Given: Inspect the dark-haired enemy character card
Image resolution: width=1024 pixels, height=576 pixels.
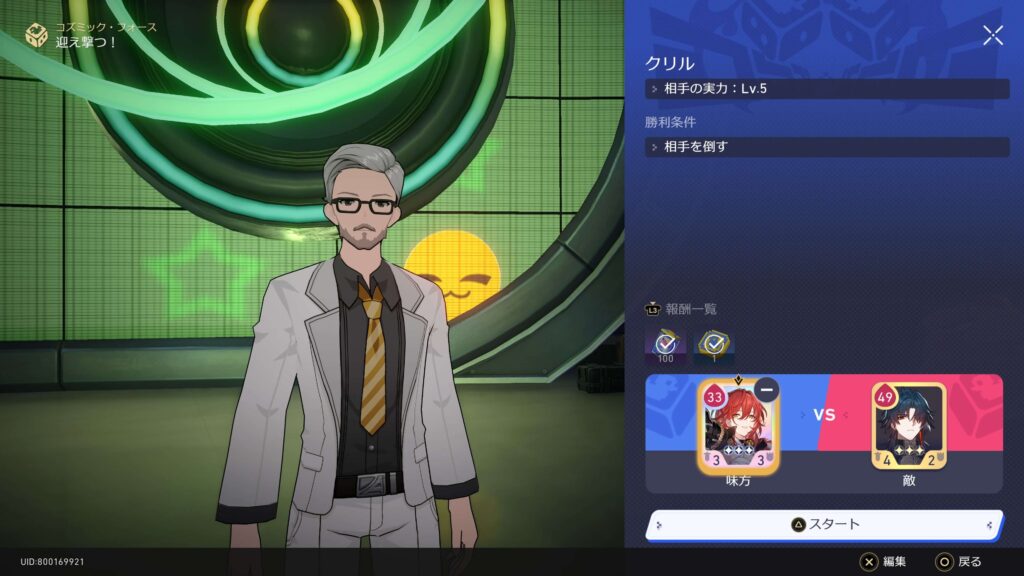Looking at the screenshot, I should 908,427.
